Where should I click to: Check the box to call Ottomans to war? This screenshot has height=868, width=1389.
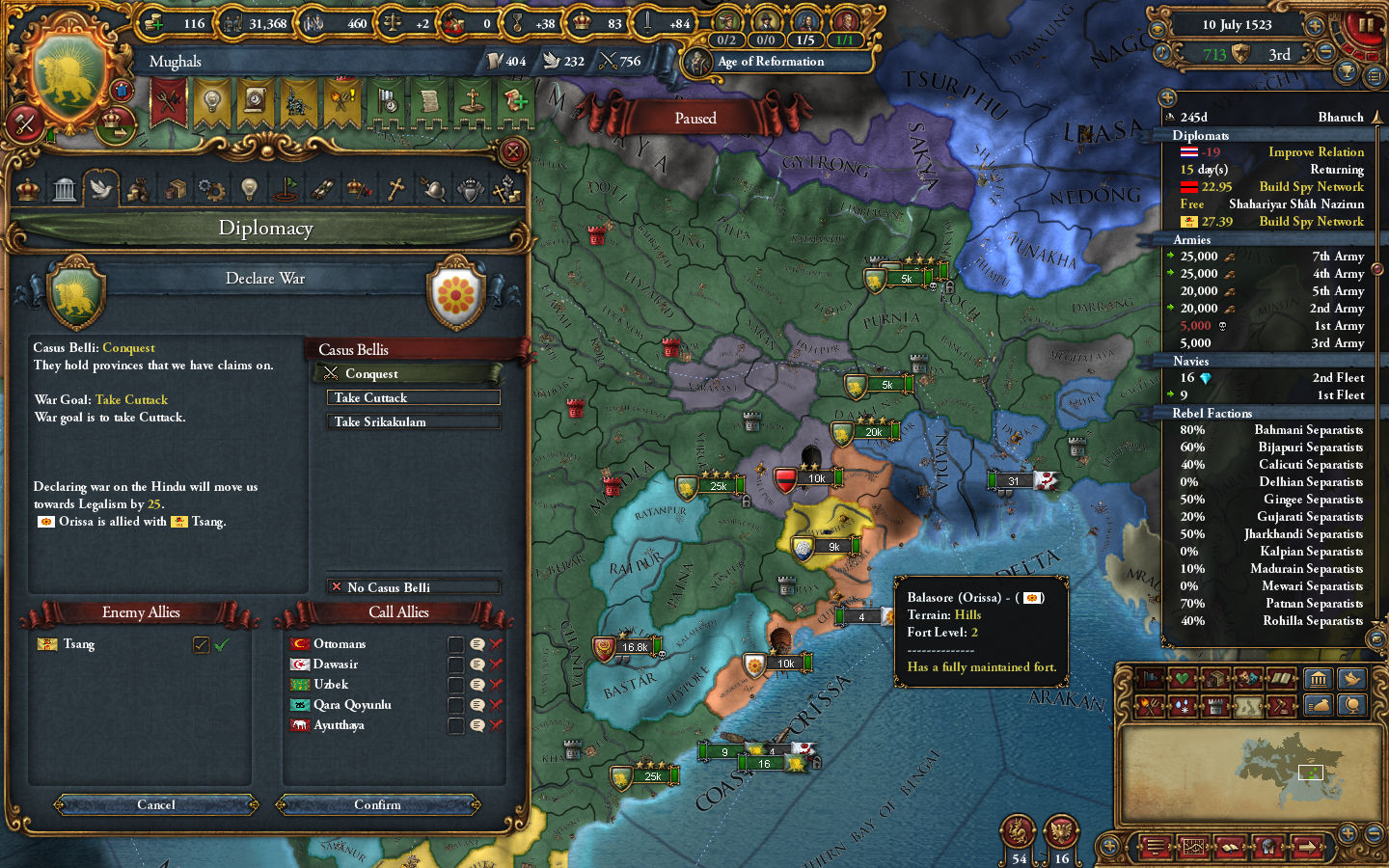click(x=456, y=643)
